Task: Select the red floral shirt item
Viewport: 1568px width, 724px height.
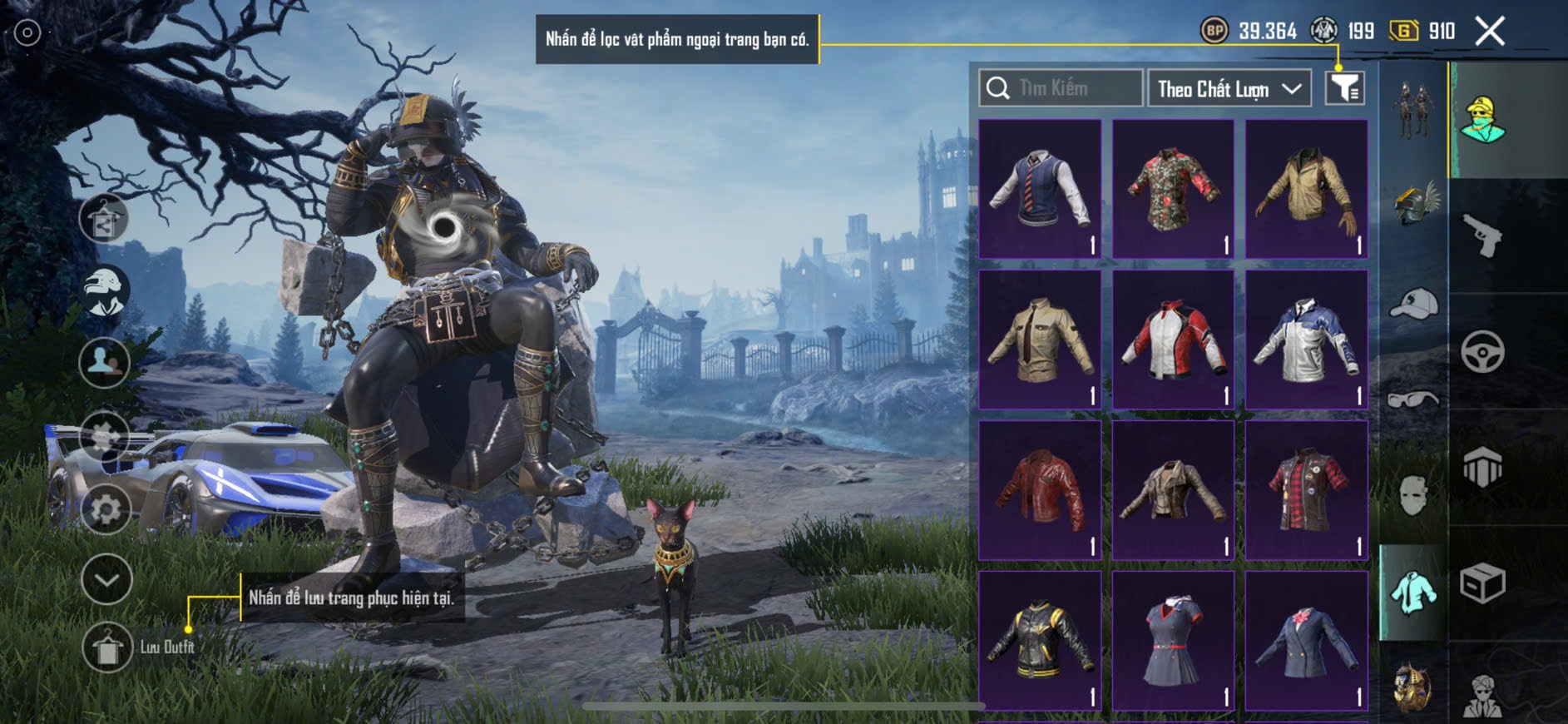Action: (x=1173, y=189)
